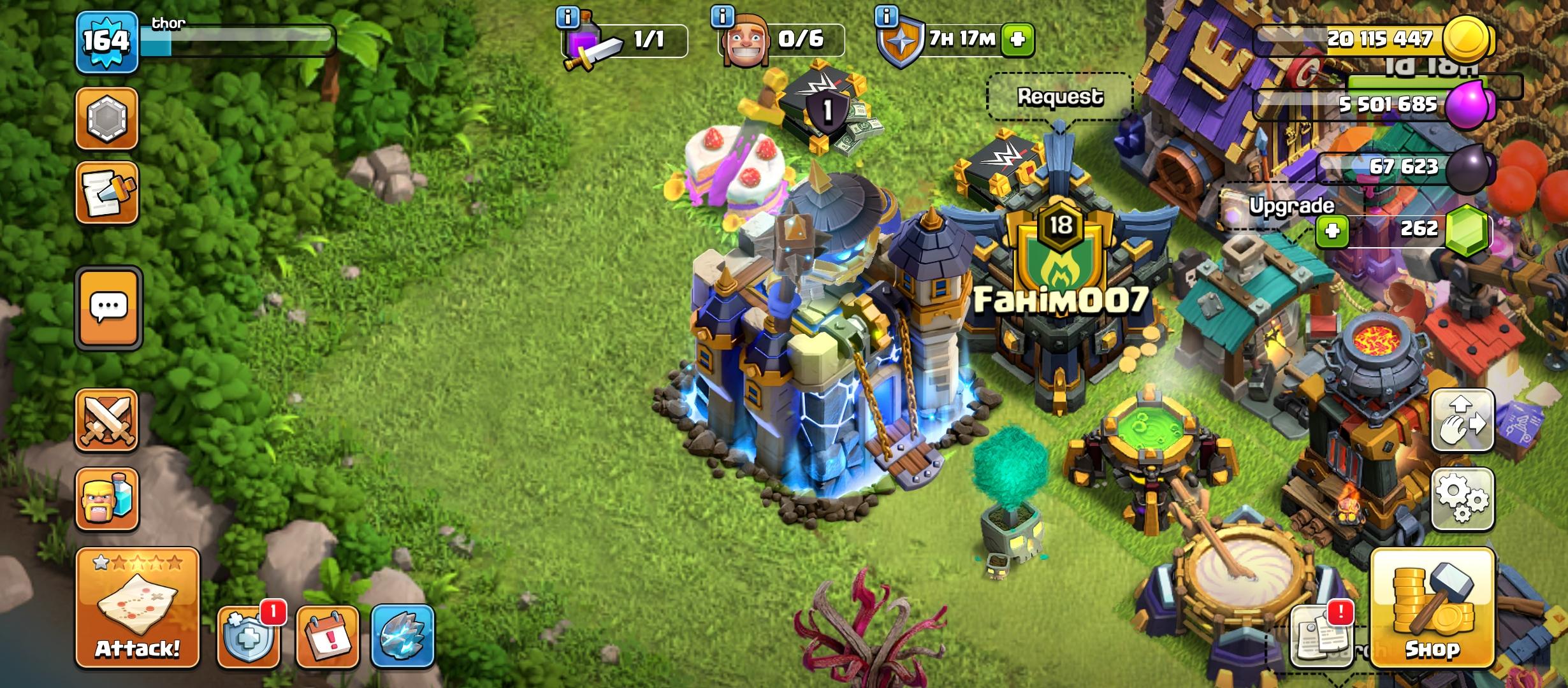Open the hand and arrows layout button
The image size is (1568, 688).
point(1463,420)
